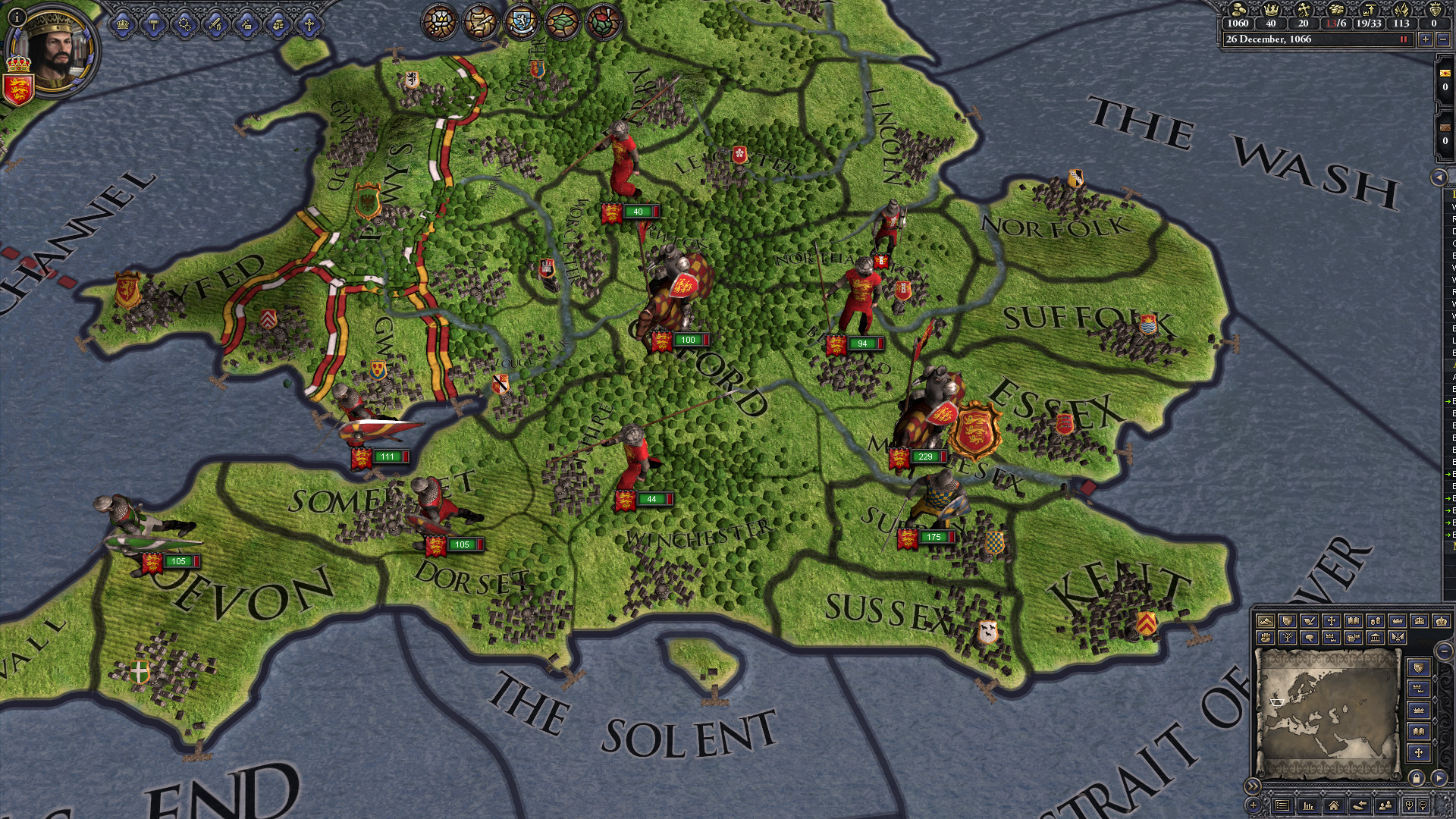Increase game speed with the plus button
Screen dimensions: 1456x819
coord(1426,39)
